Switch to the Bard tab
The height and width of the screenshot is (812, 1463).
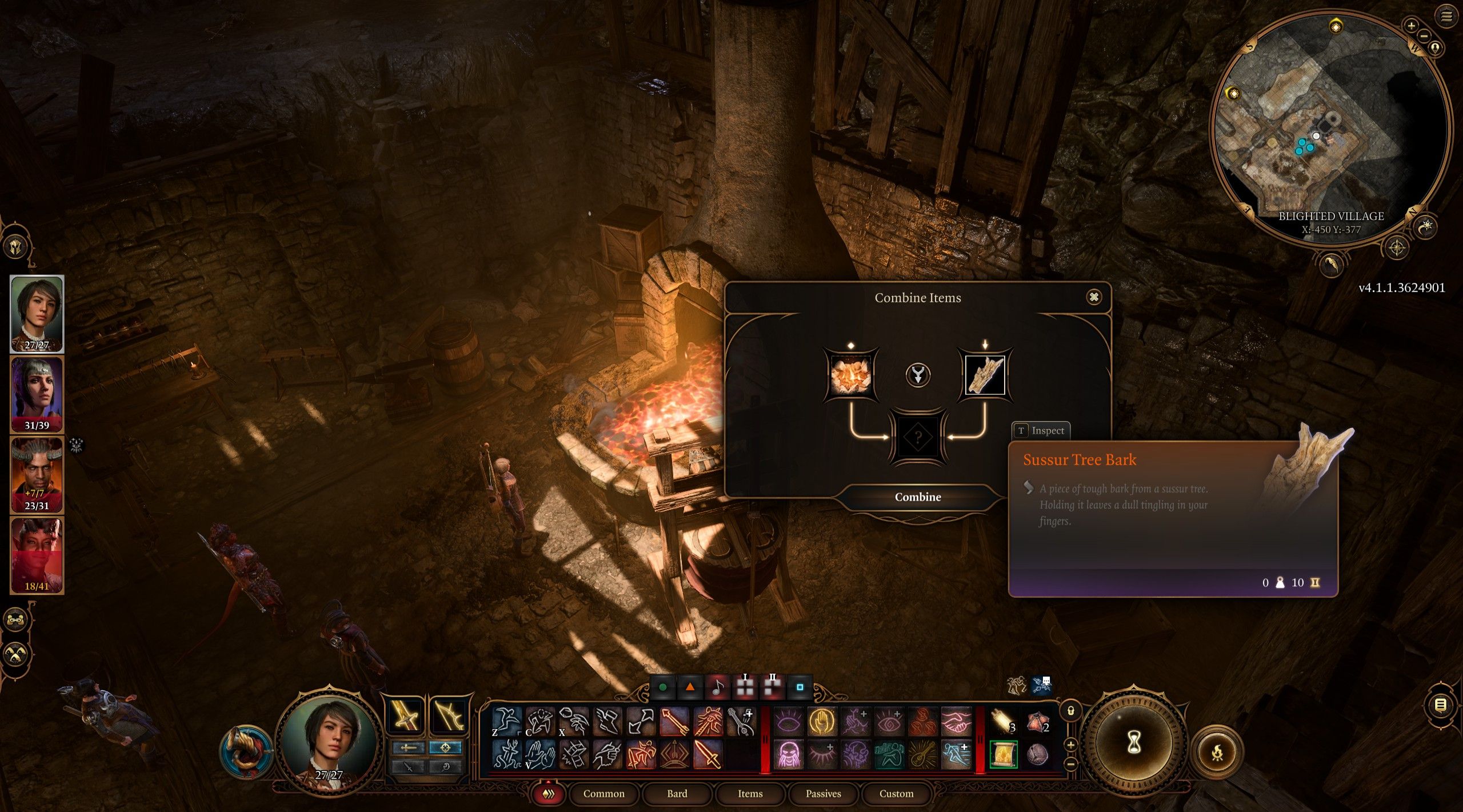click(677, 794)
